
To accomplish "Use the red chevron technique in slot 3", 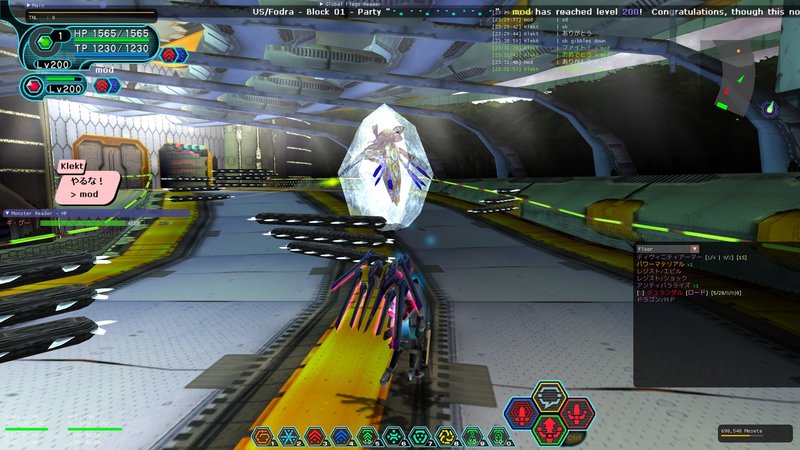I will [x=315, y=436].
